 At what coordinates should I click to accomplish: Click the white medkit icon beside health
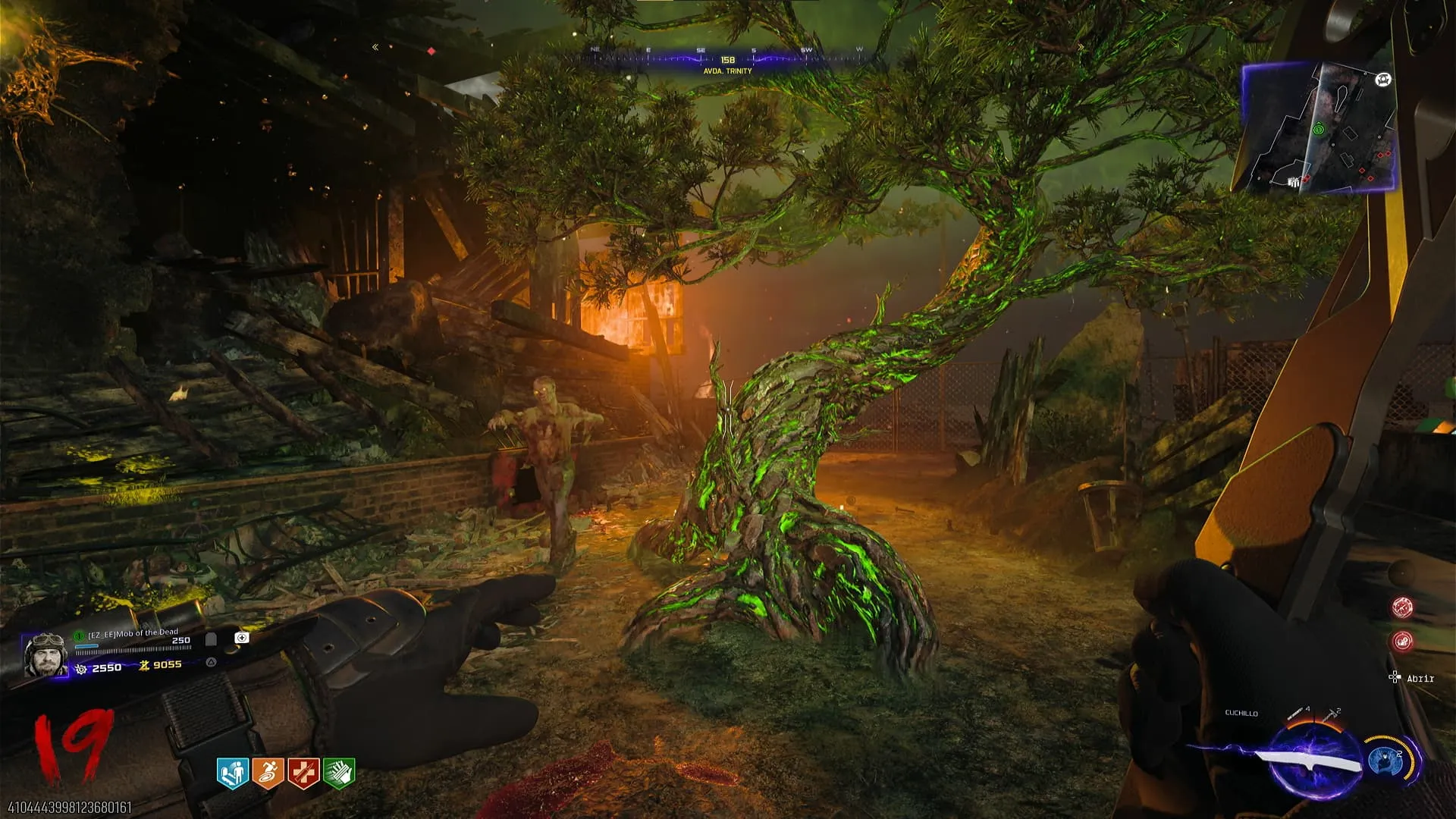tap(242, 638)
